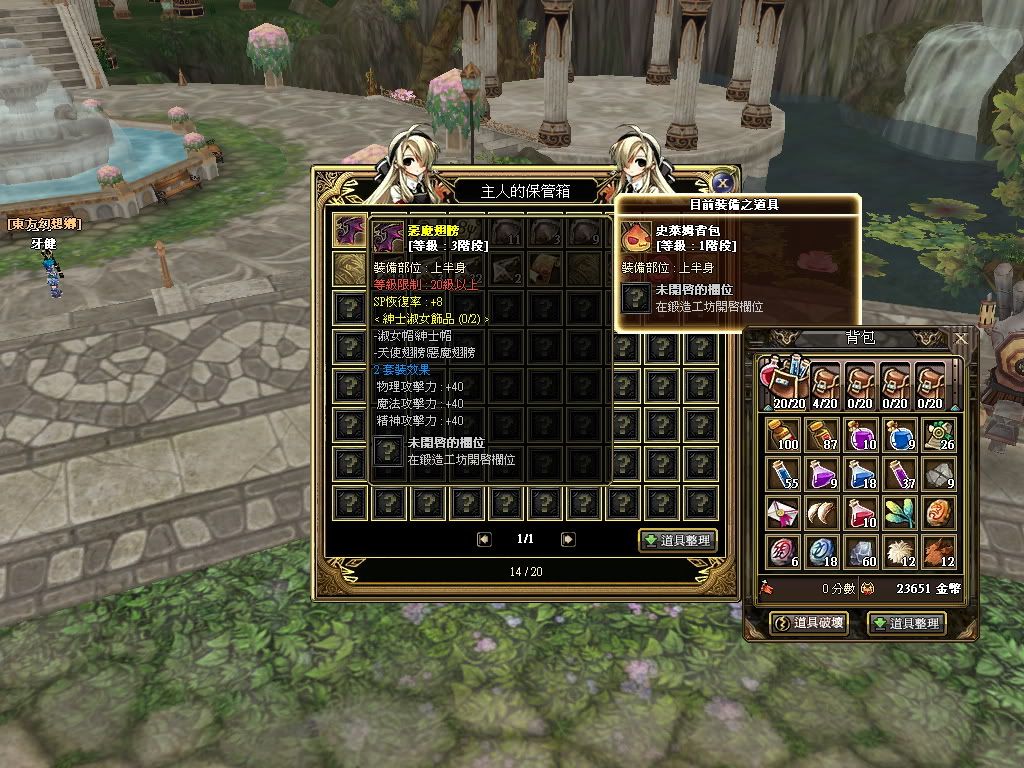Go to the next storage page
This screenshot has height=768, width=1024.
point(568,540)
